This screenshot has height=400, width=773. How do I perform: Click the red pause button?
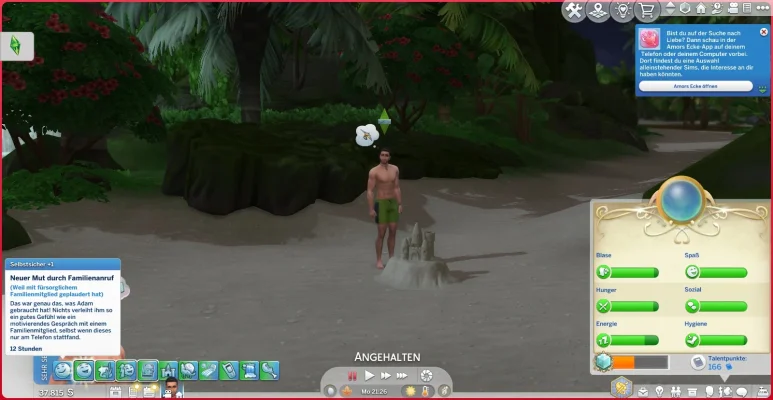pyautogui.click(x=352, y=375)
